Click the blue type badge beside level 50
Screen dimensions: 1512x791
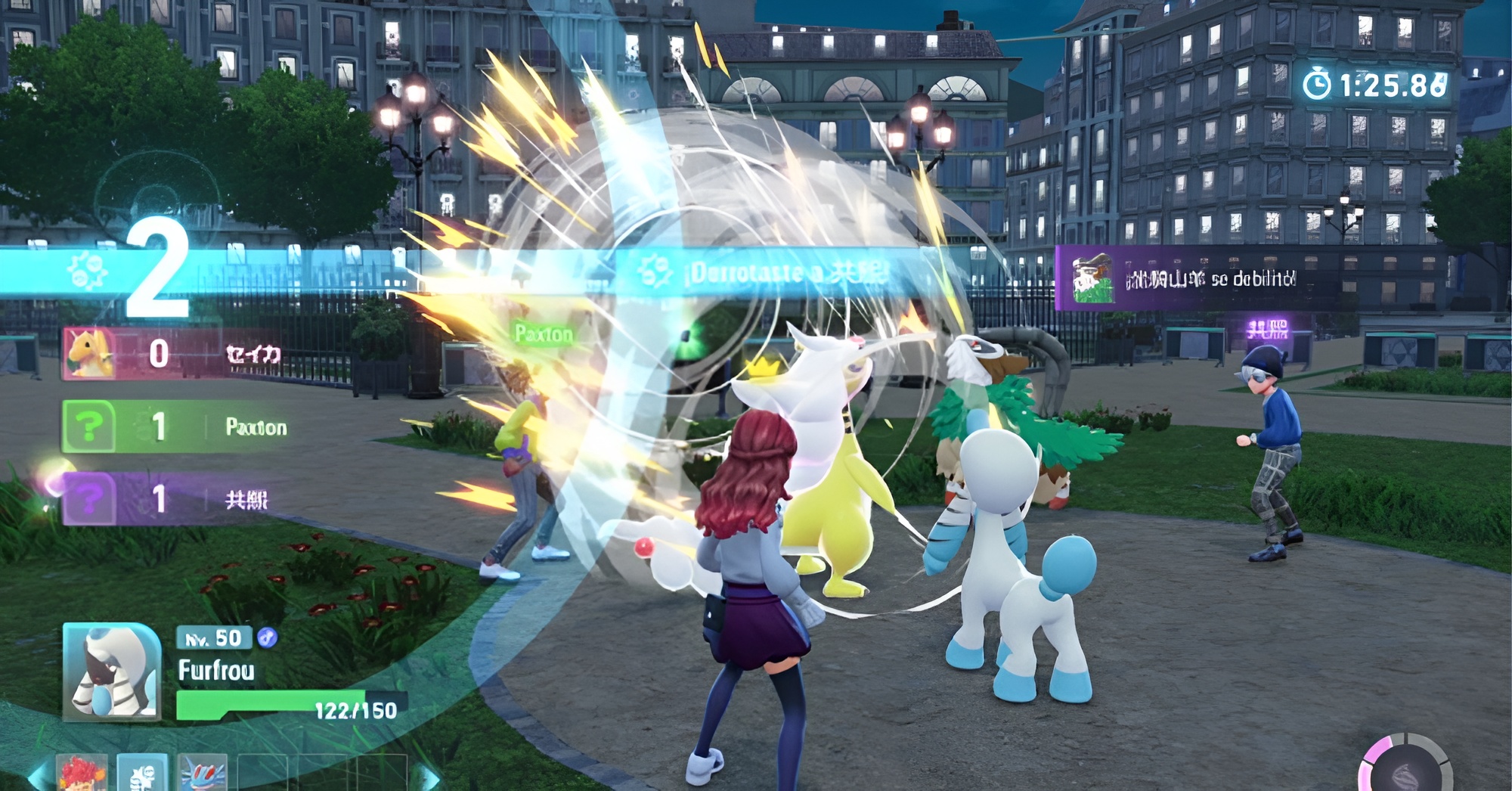(266, 638)
